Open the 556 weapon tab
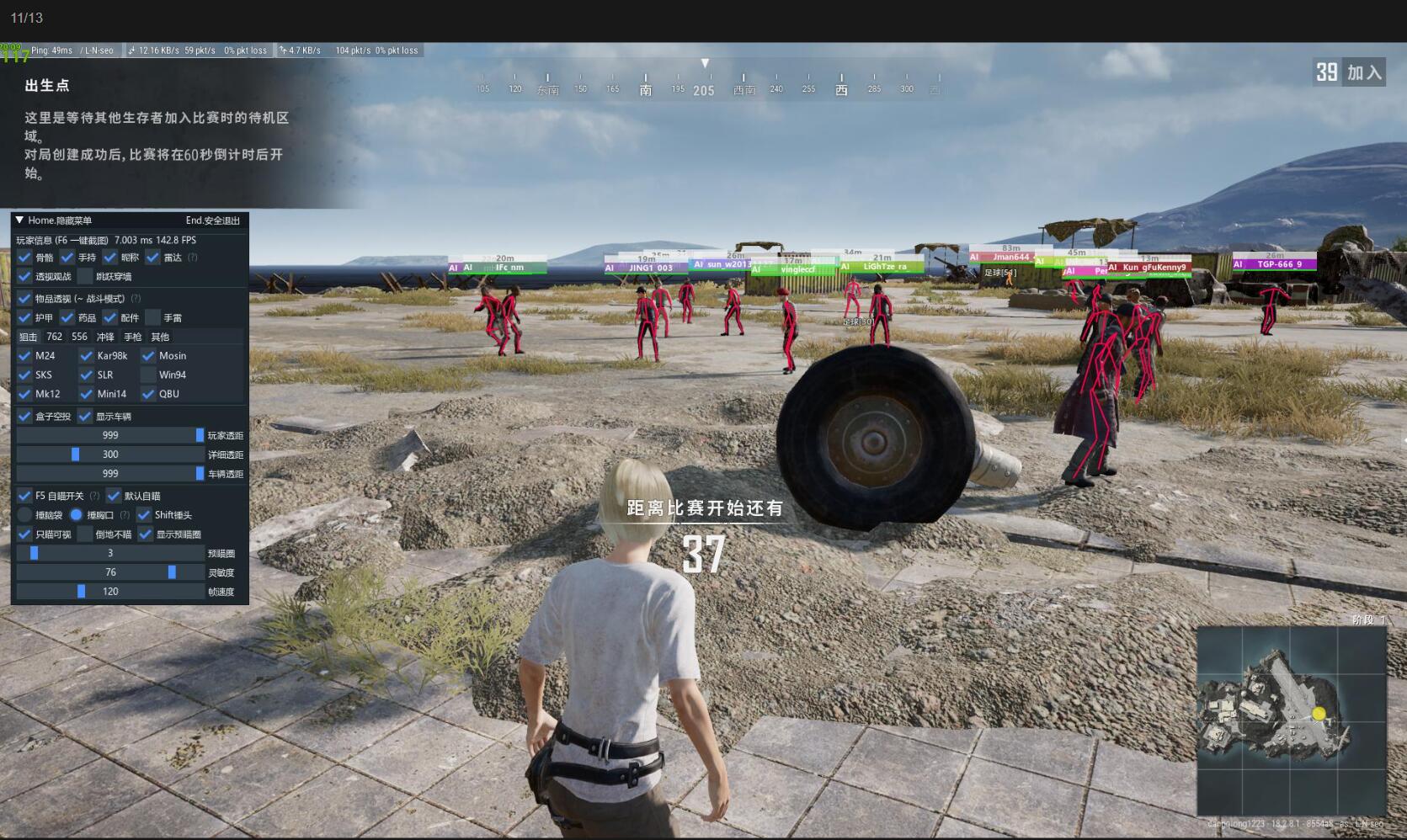Viewport: 1407px width, 840px height. coord(80,337)
